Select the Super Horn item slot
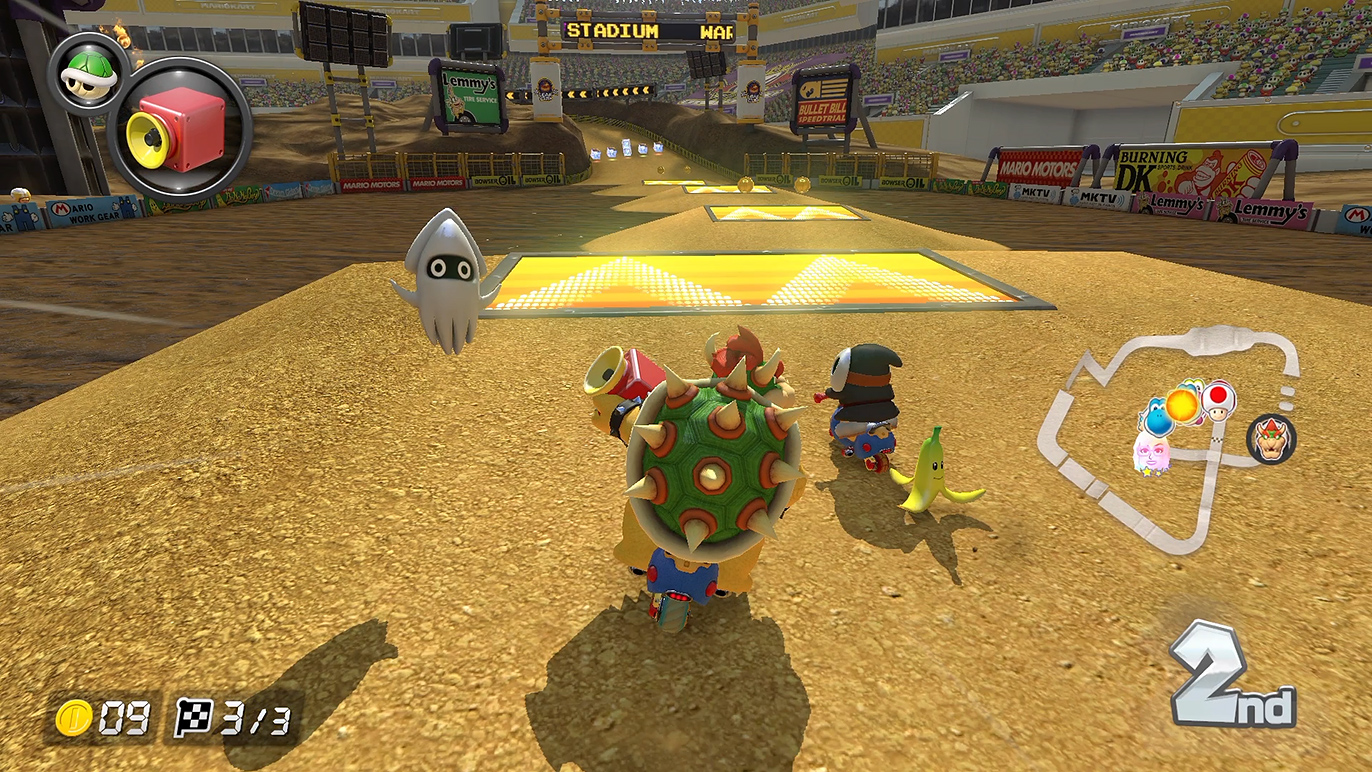This screenshot has width=1372, height=772. pos(178,131)
